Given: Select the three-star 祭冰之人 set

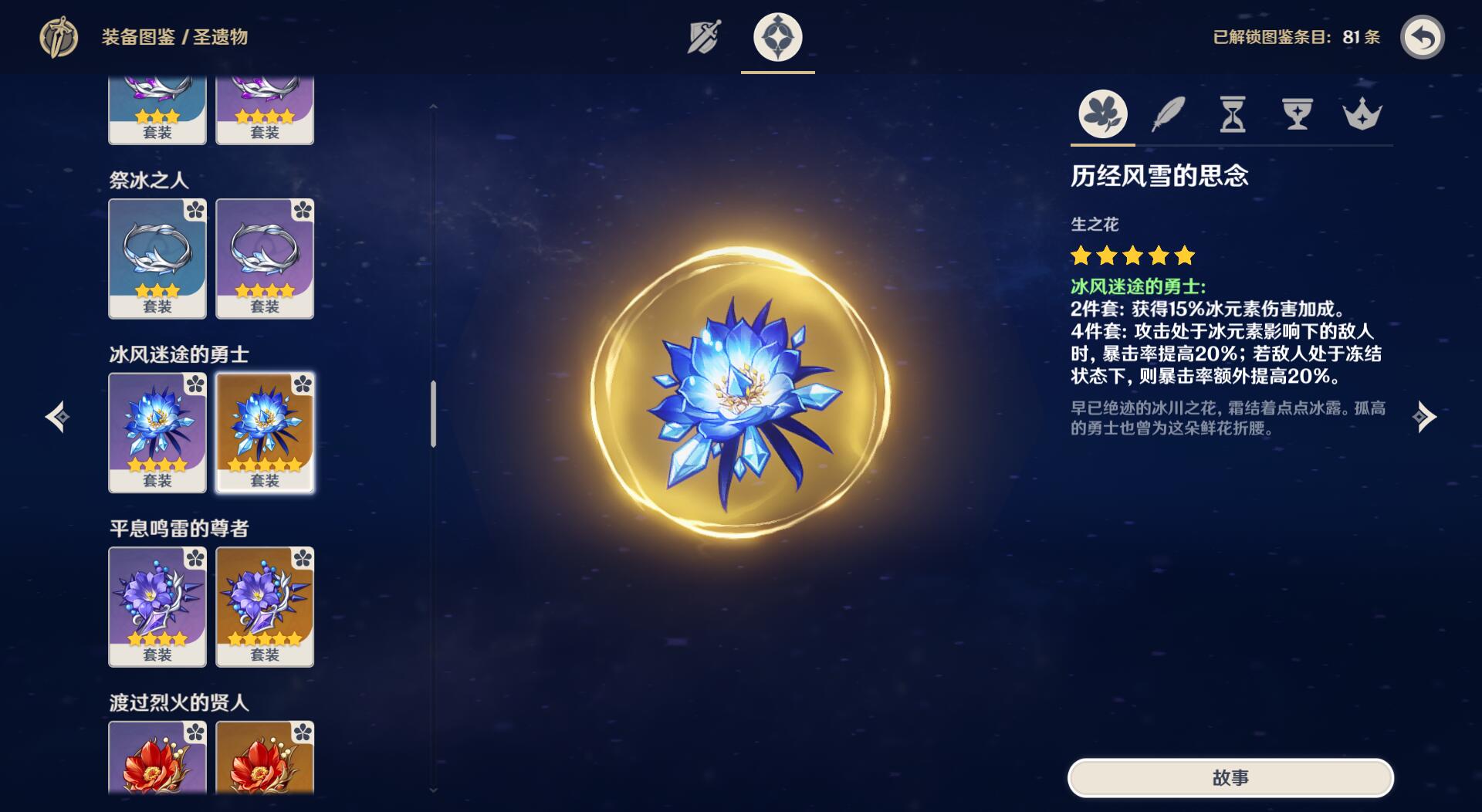Looking at the screenshot, I should point(157,259).
